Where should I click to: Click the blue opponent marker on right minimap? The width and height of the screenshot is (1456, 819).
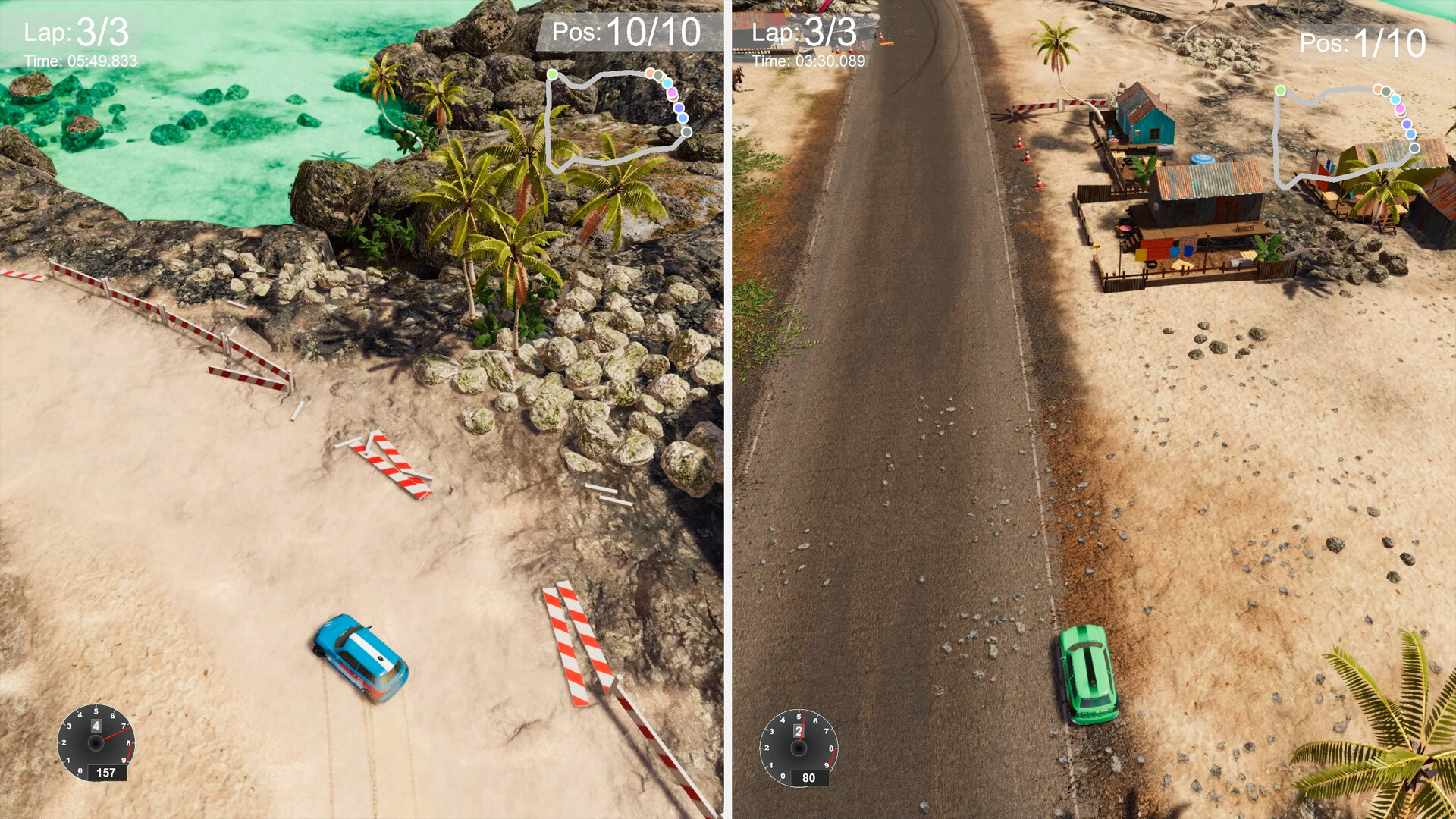tap(1410, 134)
